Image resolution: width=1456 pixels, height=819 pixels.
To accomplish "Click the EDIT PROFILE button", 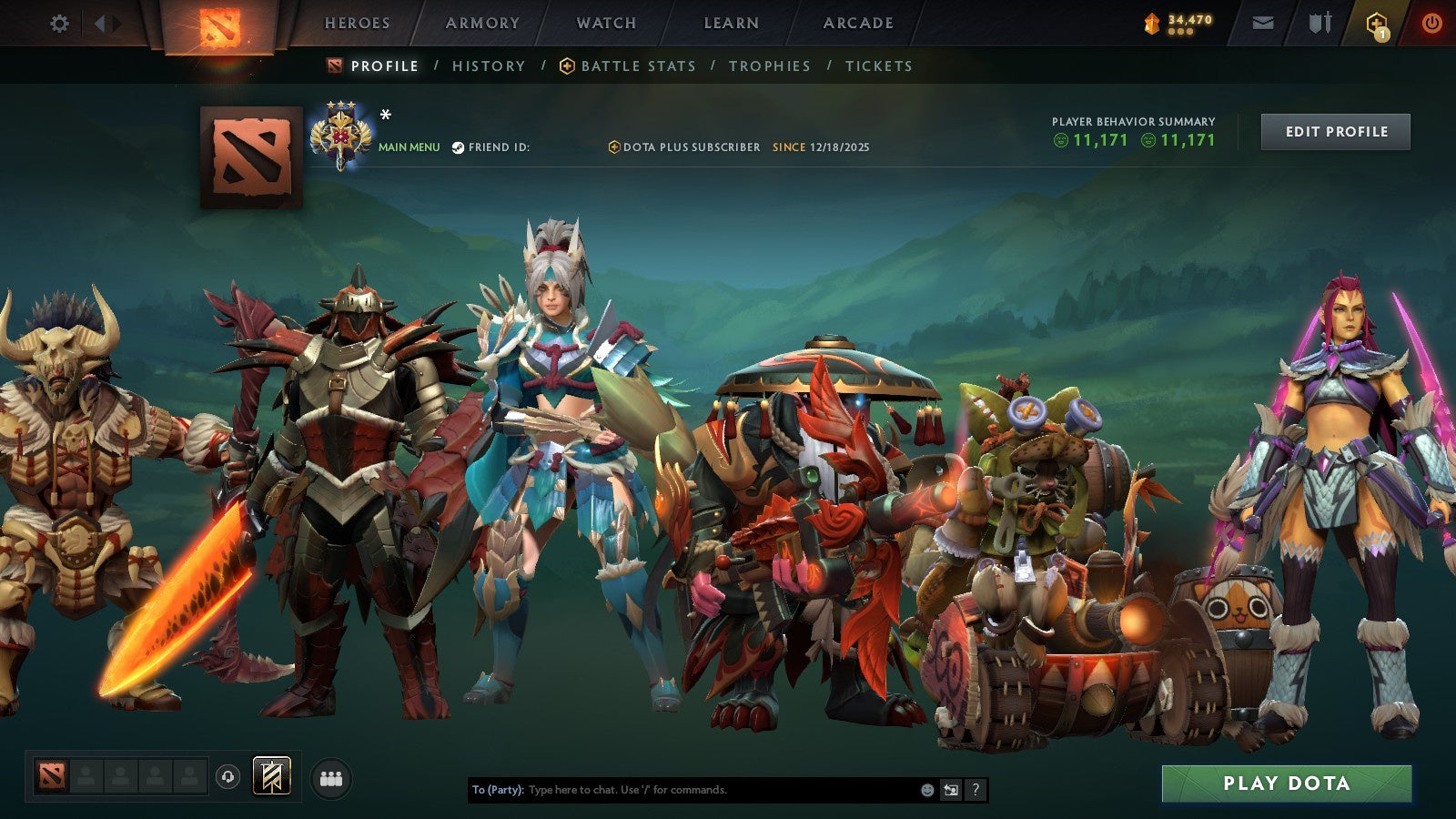I will pos(1335,131).
